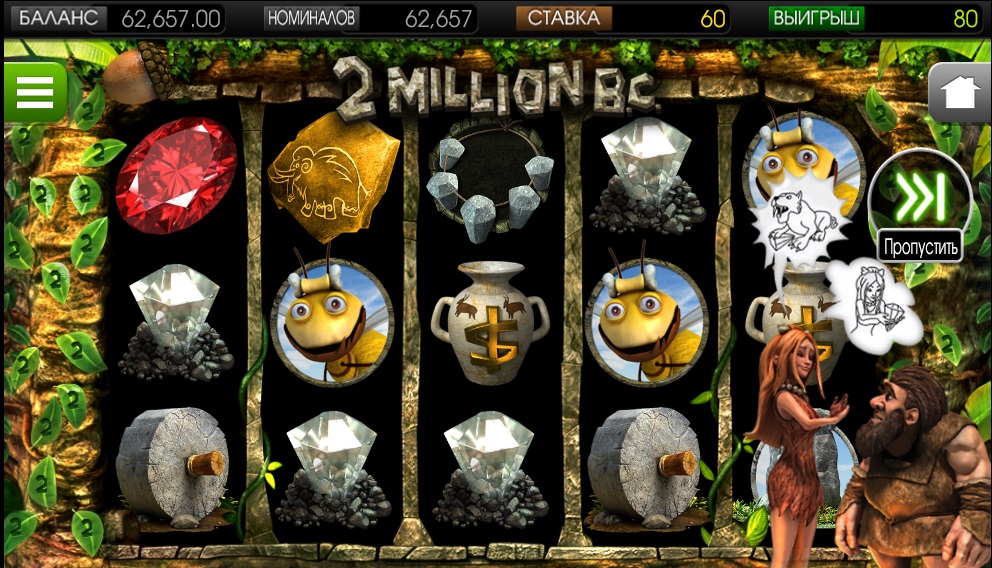Go to the home screen

tap(959, 93)
